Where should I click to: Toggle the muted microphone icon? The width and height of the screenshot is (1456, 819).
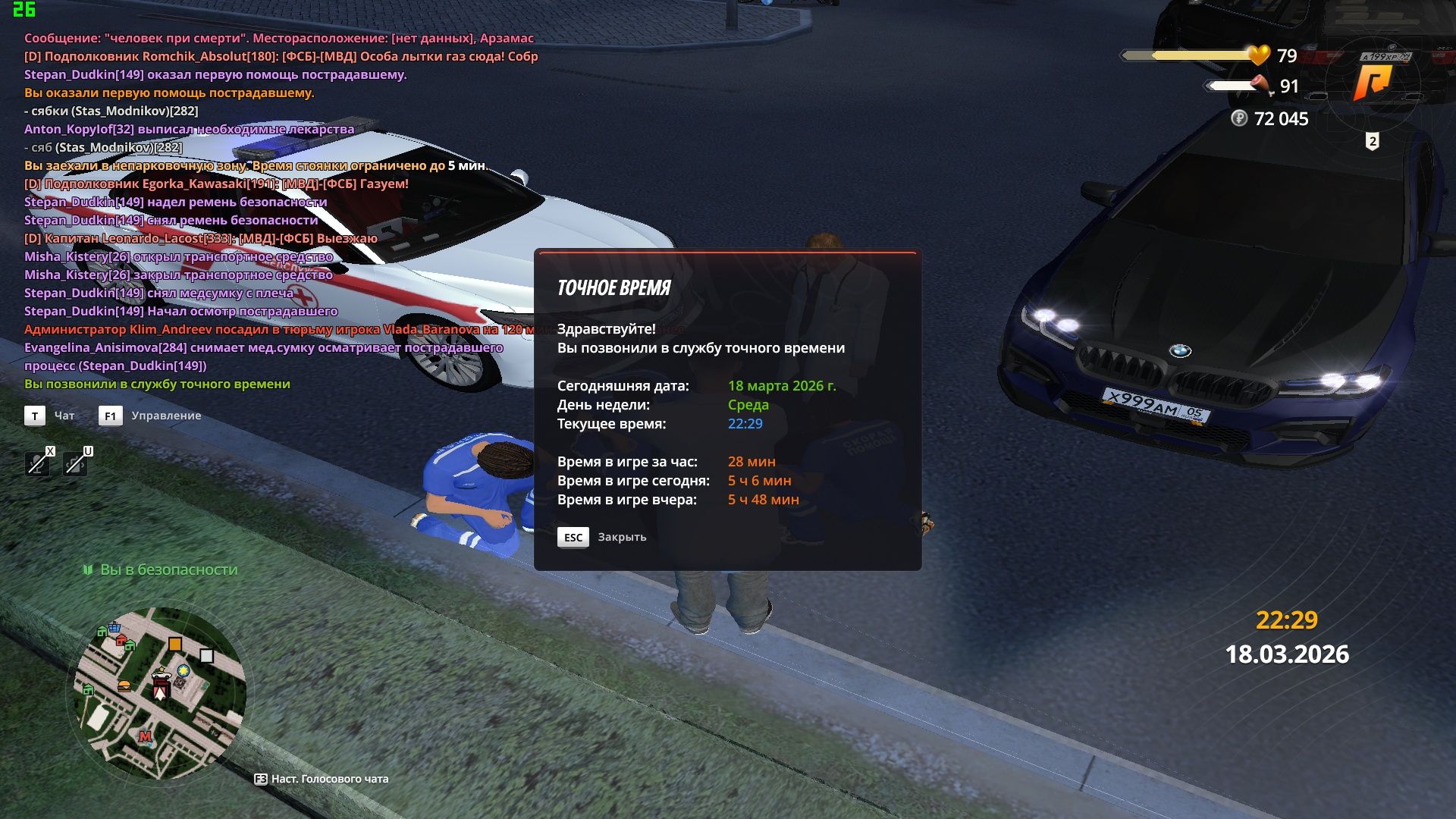pos(37,463)
